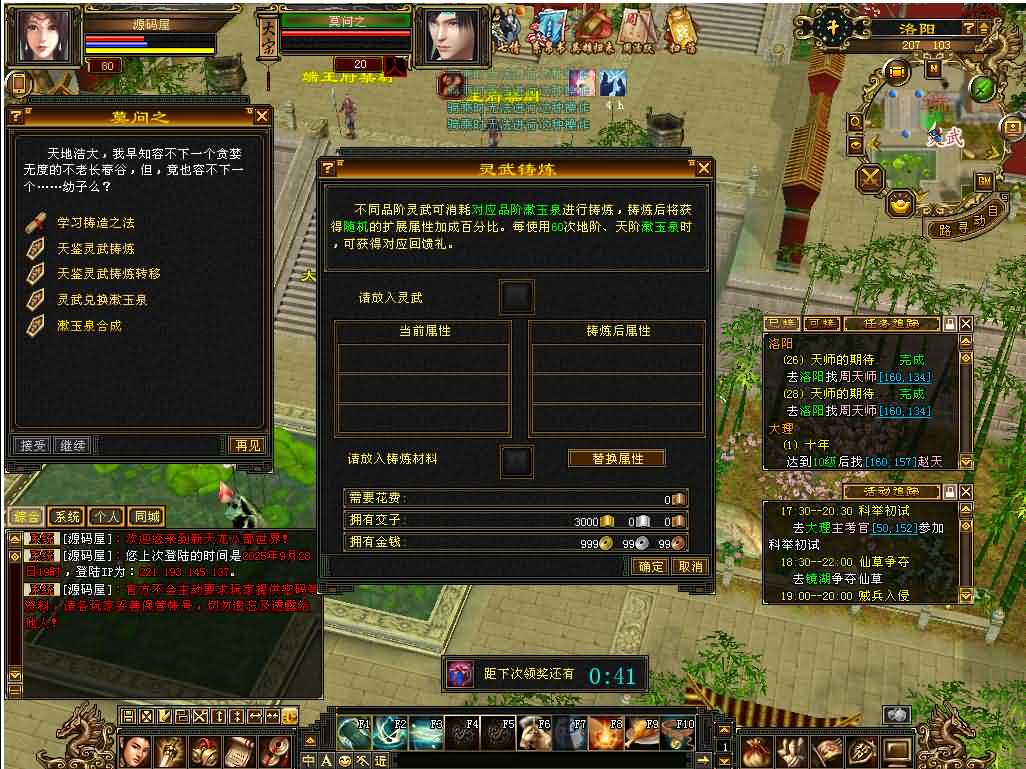The height and width of the screenshot is (769, 1026).
Task: Select 灵武兑换漱玉泉 exchange option
Action: click(101, 299)
